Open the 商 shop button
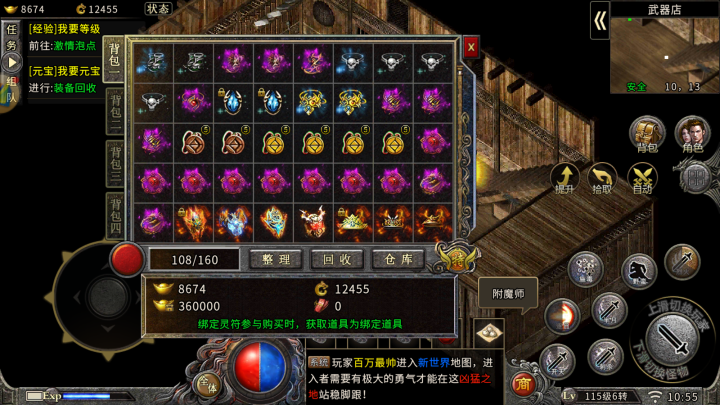 point(522,384)
